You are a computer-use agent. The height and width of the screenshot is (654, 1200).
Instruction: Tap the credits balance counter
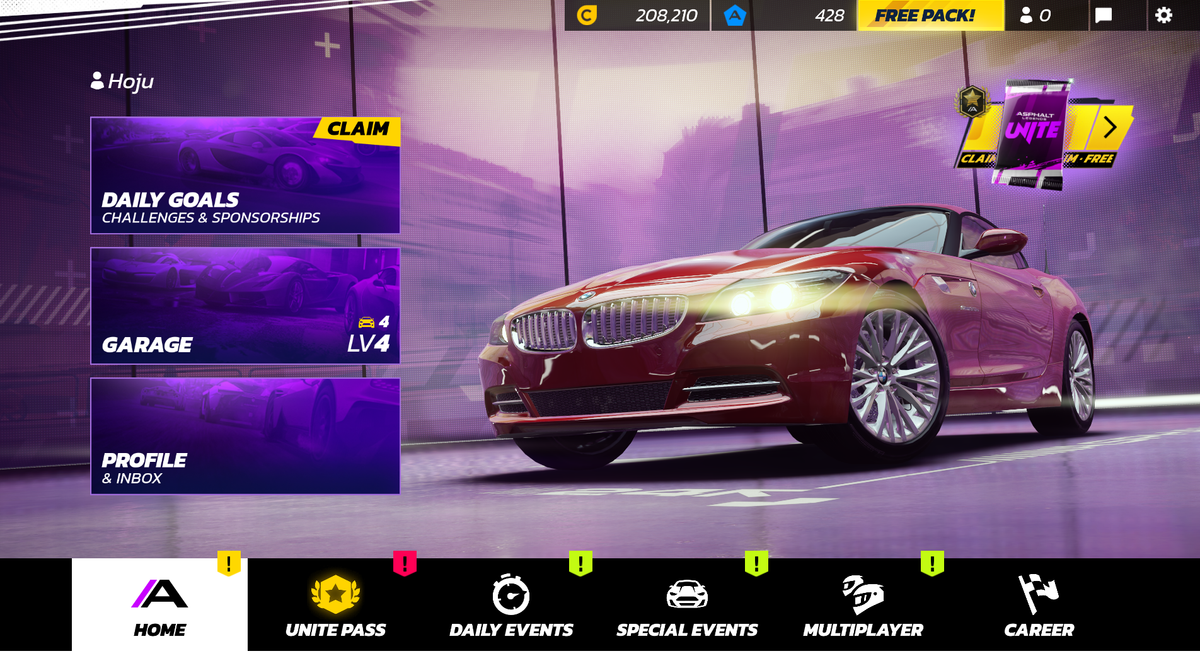pos(638,16)
